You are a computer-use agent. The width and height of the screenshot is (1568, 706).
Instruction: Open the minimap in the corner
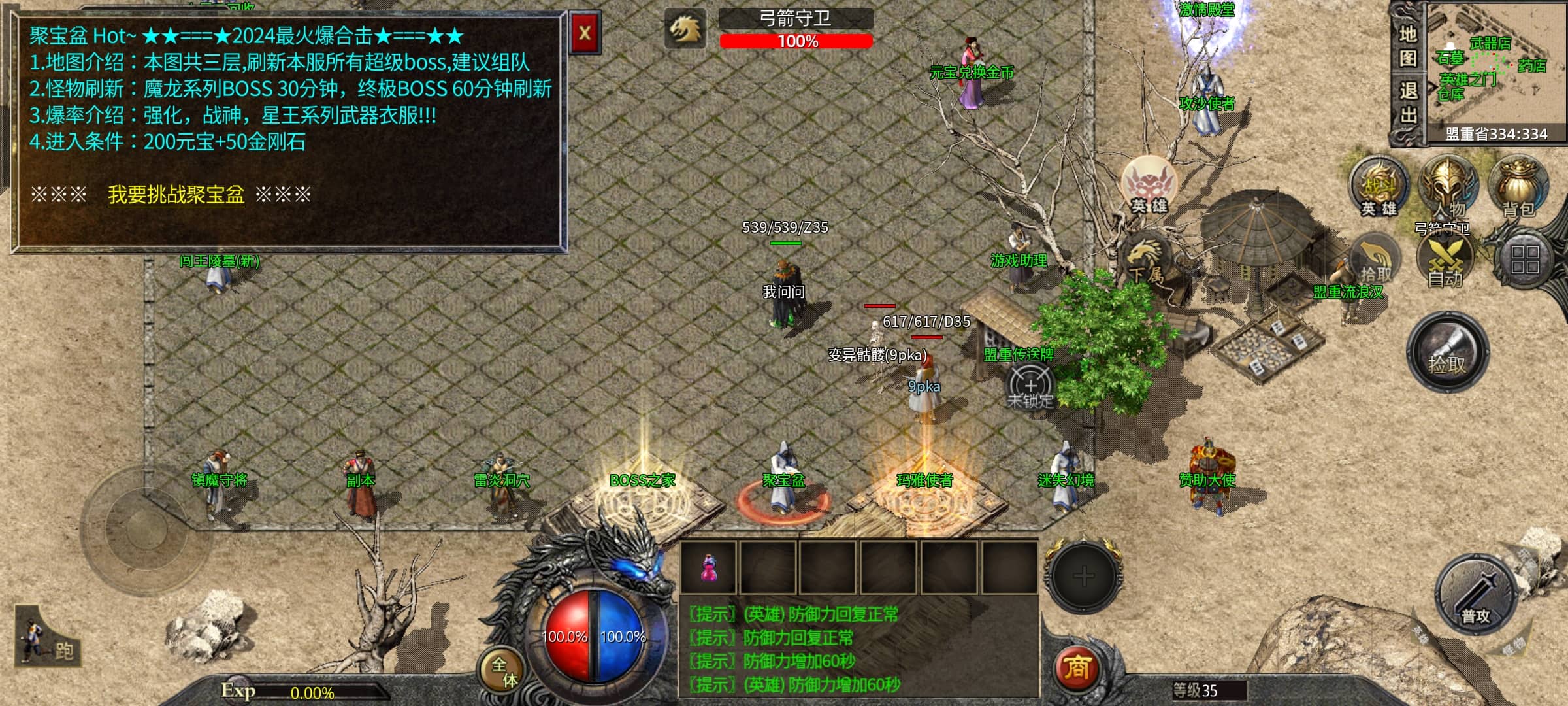[x=1496, y=69]
